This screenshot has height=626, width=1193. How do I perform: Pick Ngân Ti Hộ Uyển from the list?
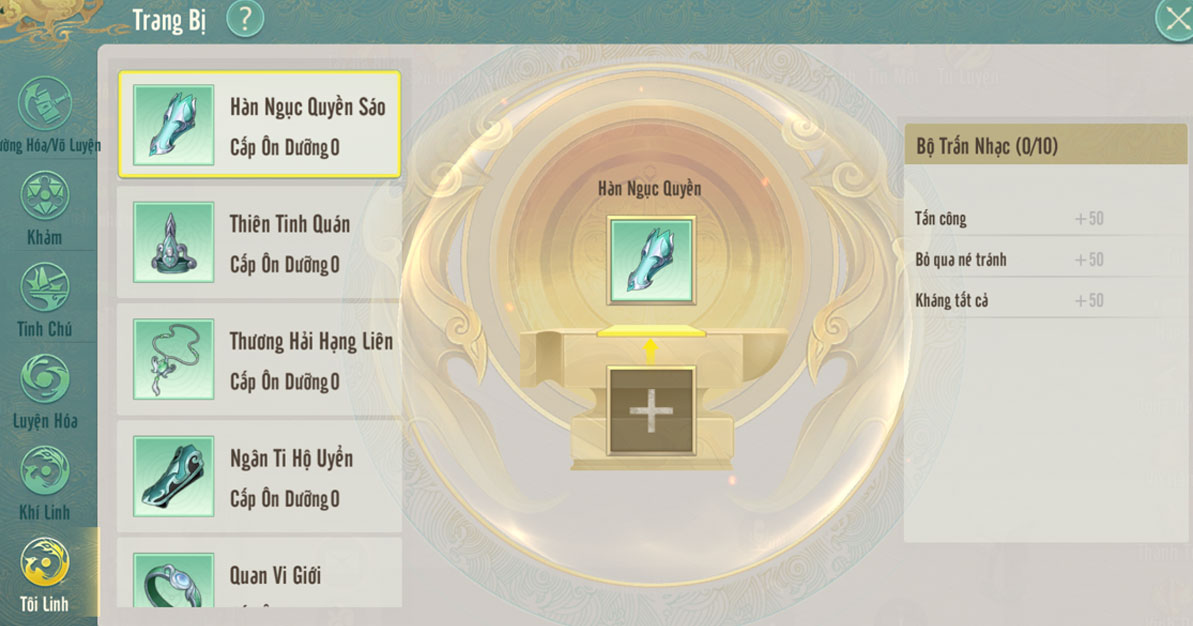(259, 476)
